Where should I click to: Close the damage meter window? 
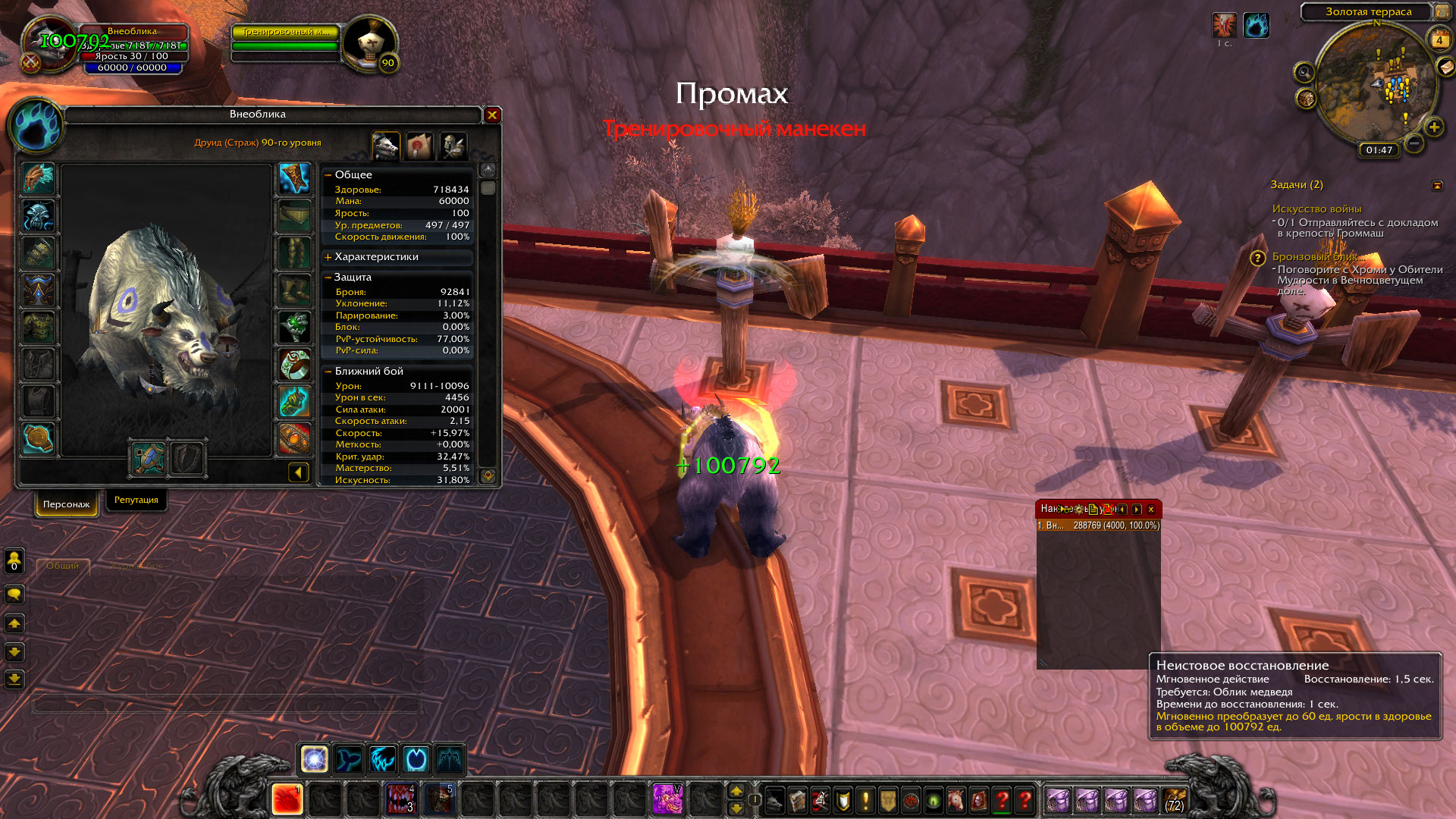pos(1151,510)
